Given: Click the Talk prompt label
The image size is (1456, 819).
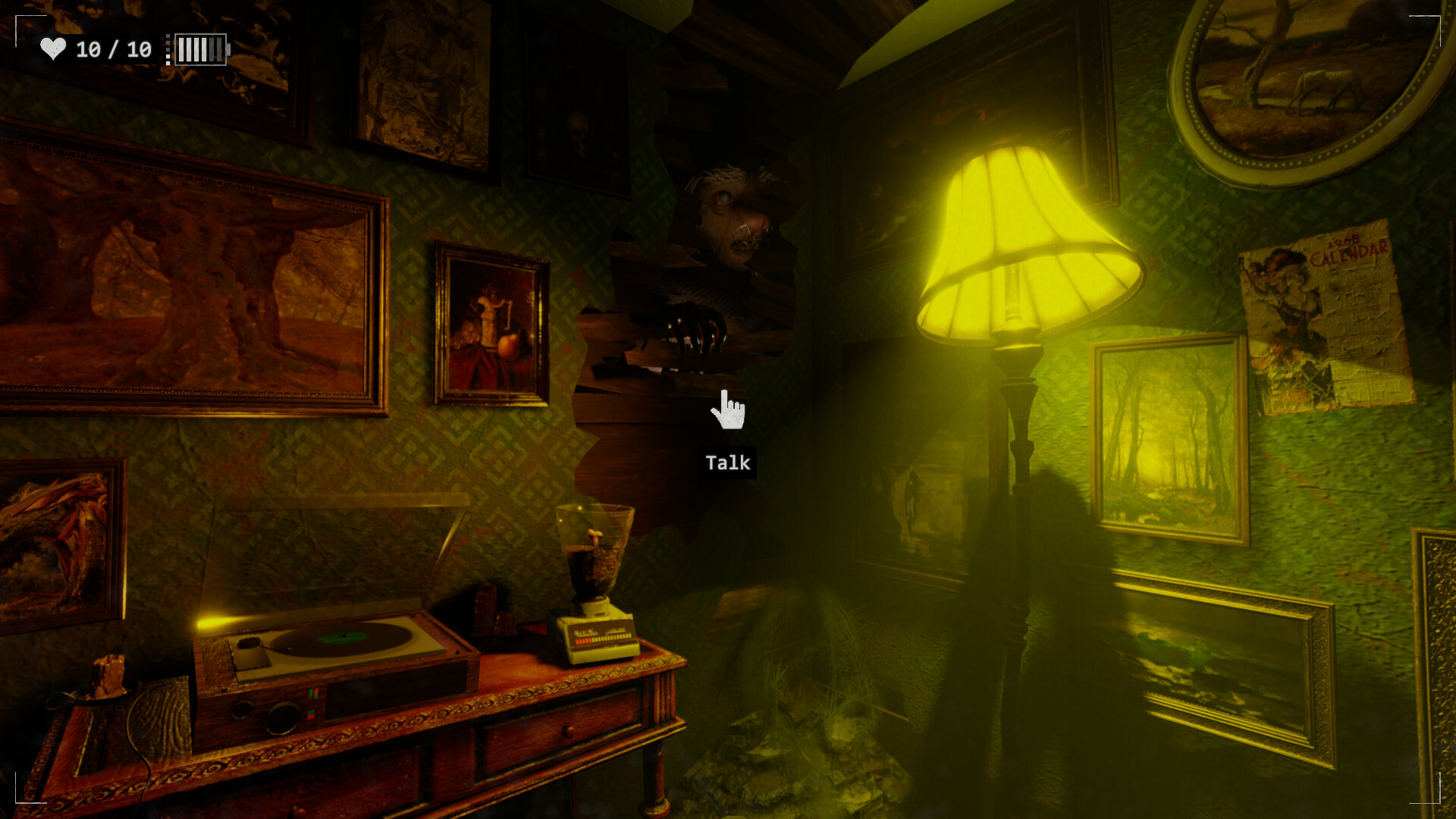Looking at the screenshot, I should pos(727,461).
